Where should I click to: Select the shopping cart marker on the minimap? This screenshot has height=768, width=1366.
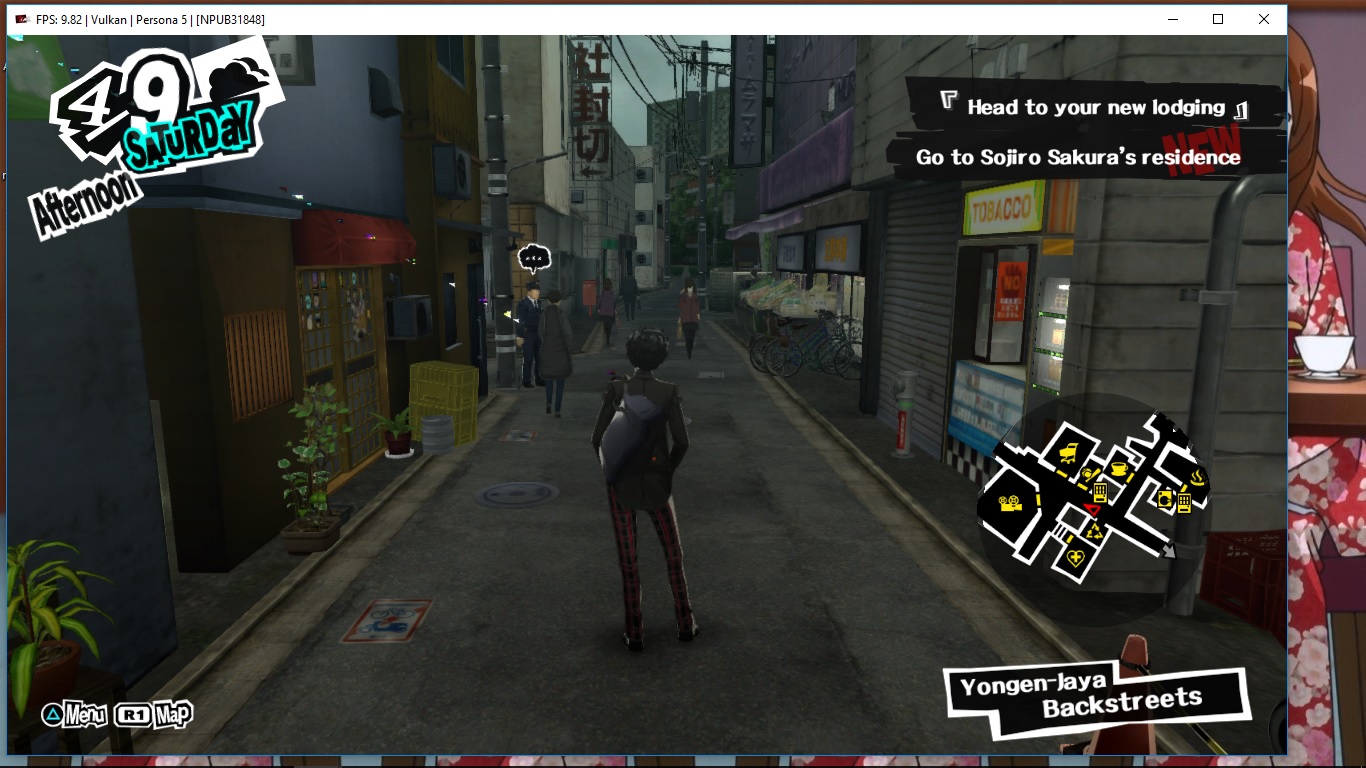[x=1068, y=453]
